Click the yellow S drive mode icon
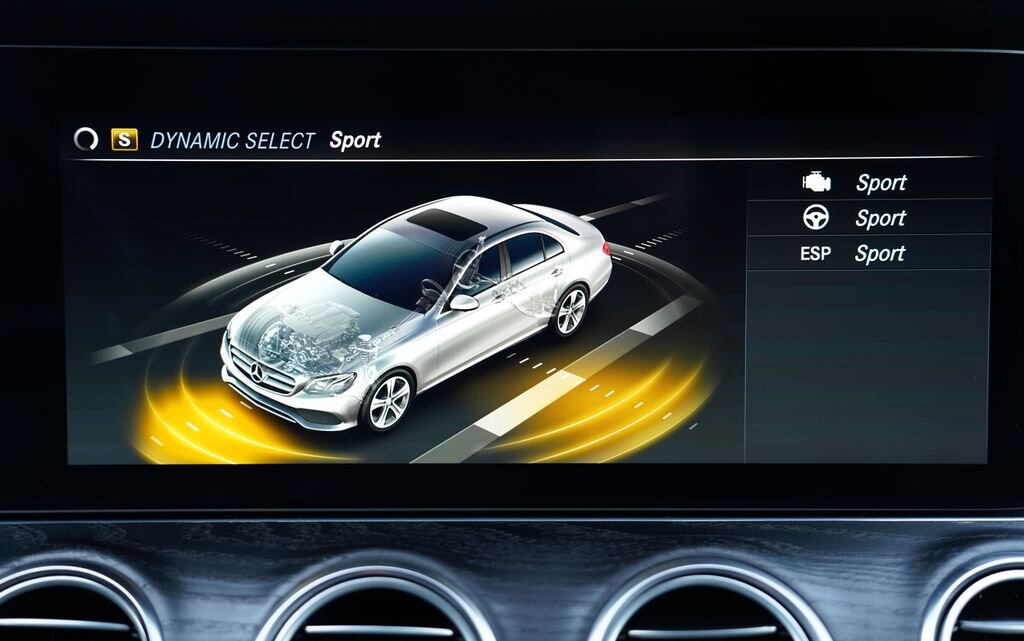The height and width of the screenshot is (641, 1024). [124, 140]
